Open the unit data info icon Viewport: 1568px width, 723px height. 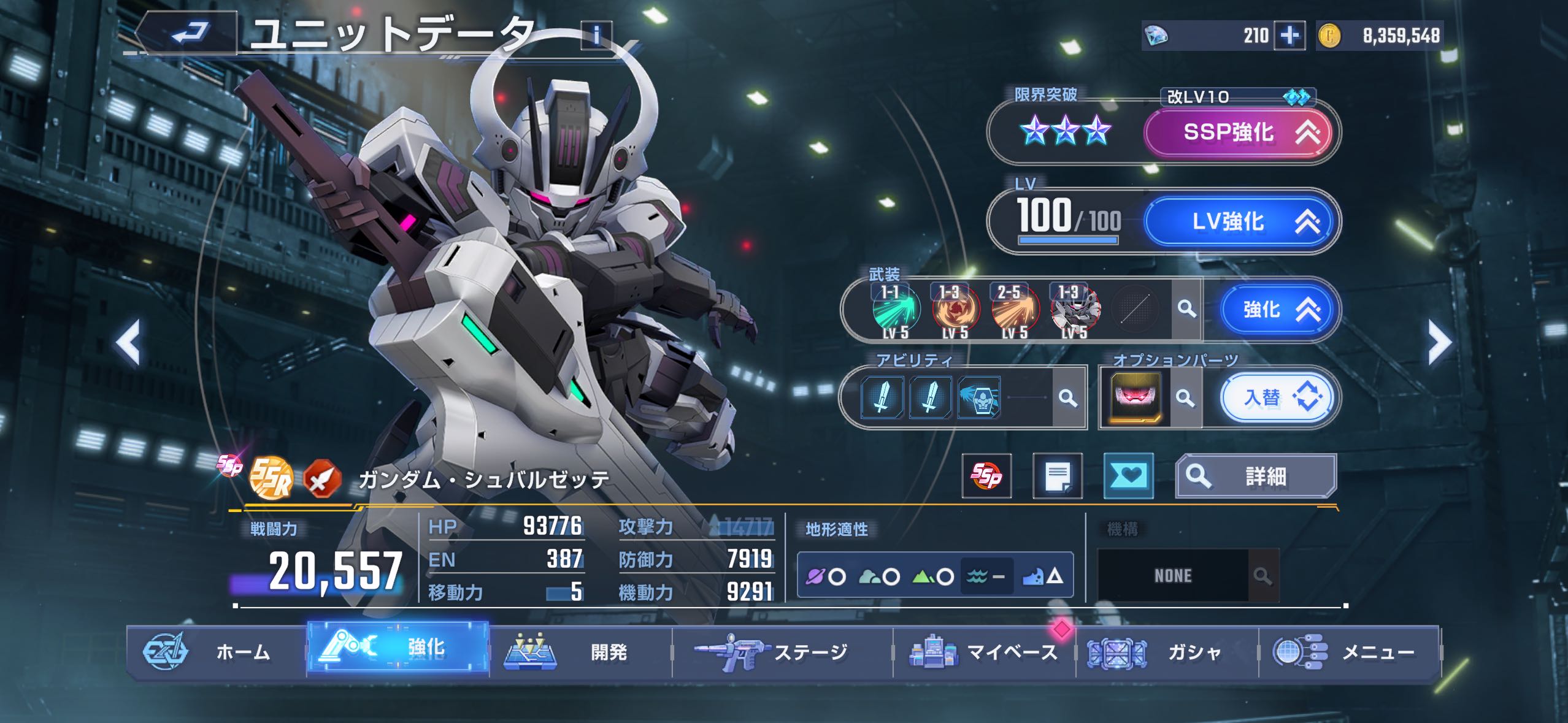596,35
